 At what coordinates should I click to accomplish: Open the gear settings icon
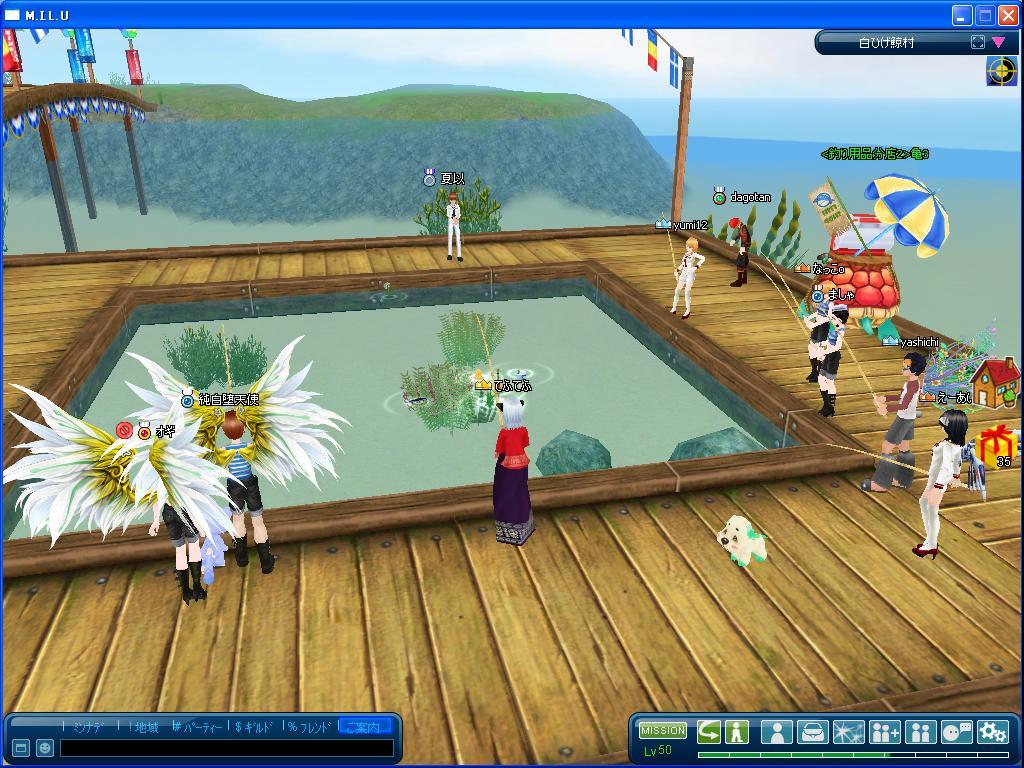pos(992,732)
